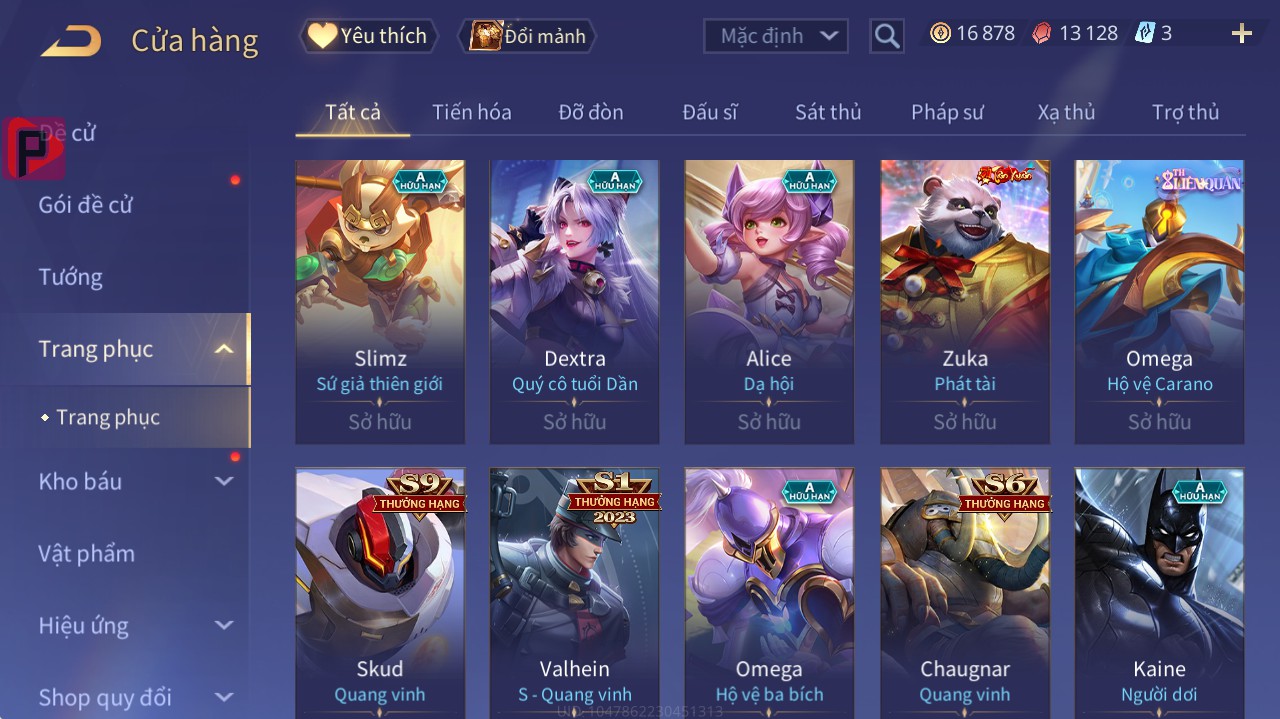Open the Yêu thích favorites filter

point(369,36)
